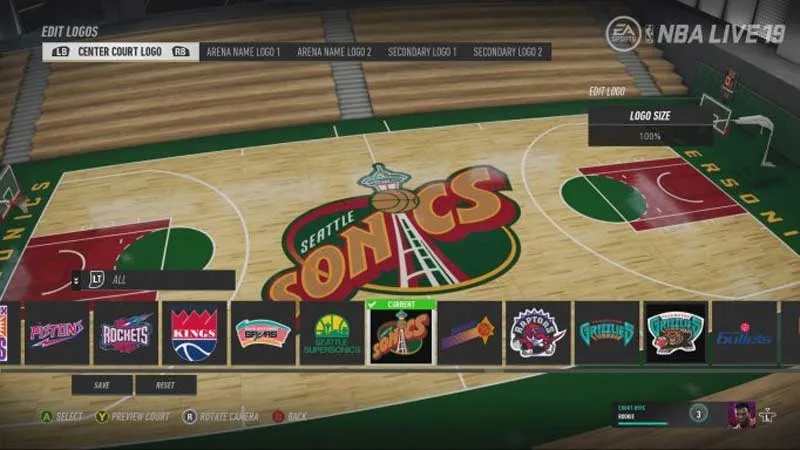
Task: Choose the Pistons logo thumbnail
Action: point(57,333)
